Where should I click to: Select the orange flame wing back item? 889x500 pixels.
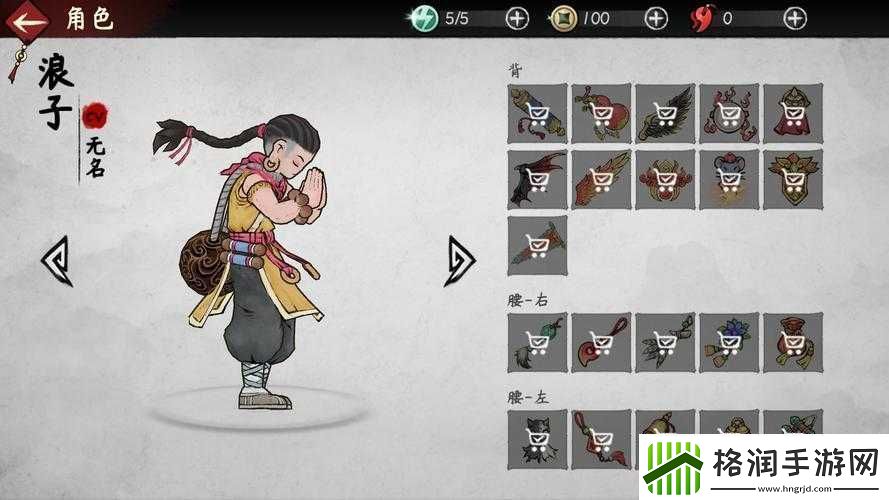click(601, 179)
